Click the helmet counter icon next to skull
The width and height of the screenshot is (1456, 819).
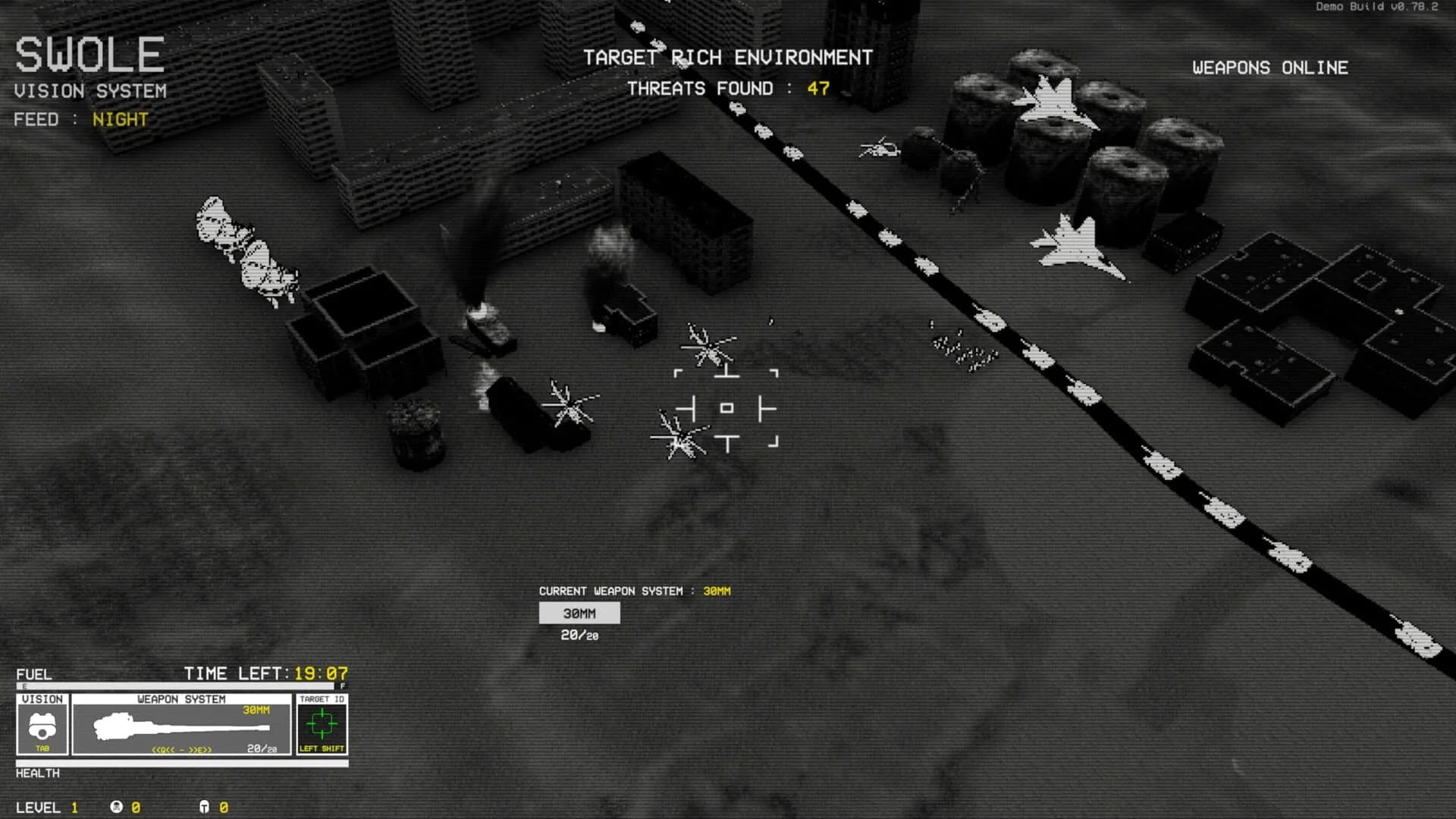[x=206, y=808]
